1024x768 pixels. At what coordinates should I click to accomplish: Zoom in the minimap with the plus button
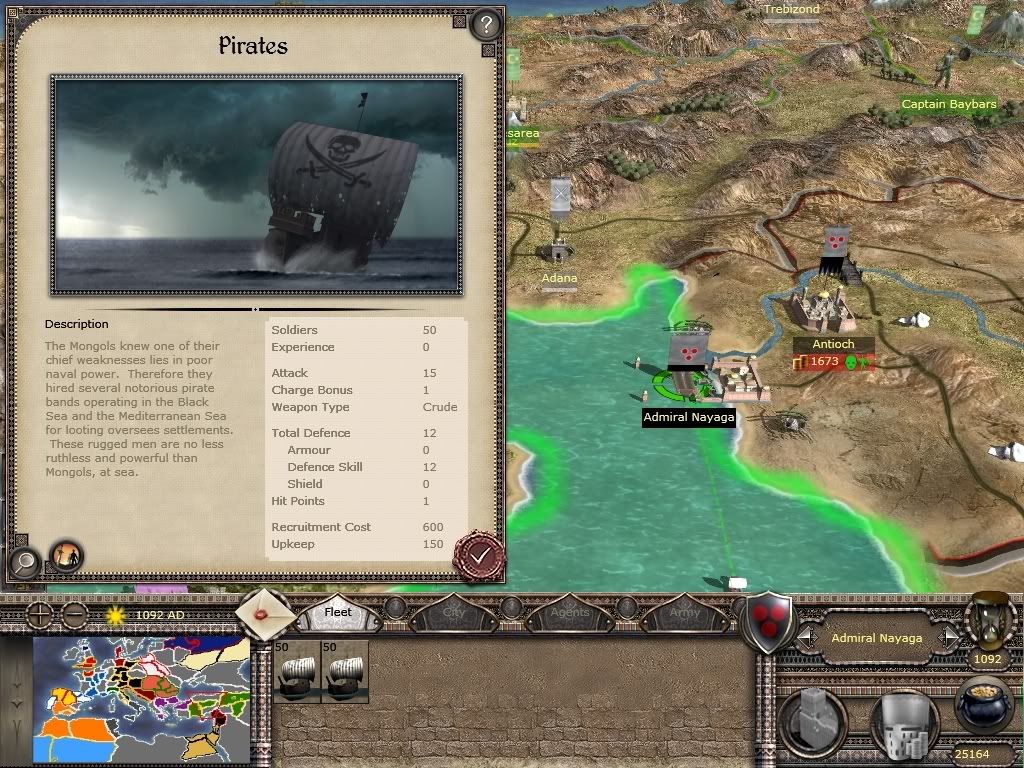(x=39, y=614)
